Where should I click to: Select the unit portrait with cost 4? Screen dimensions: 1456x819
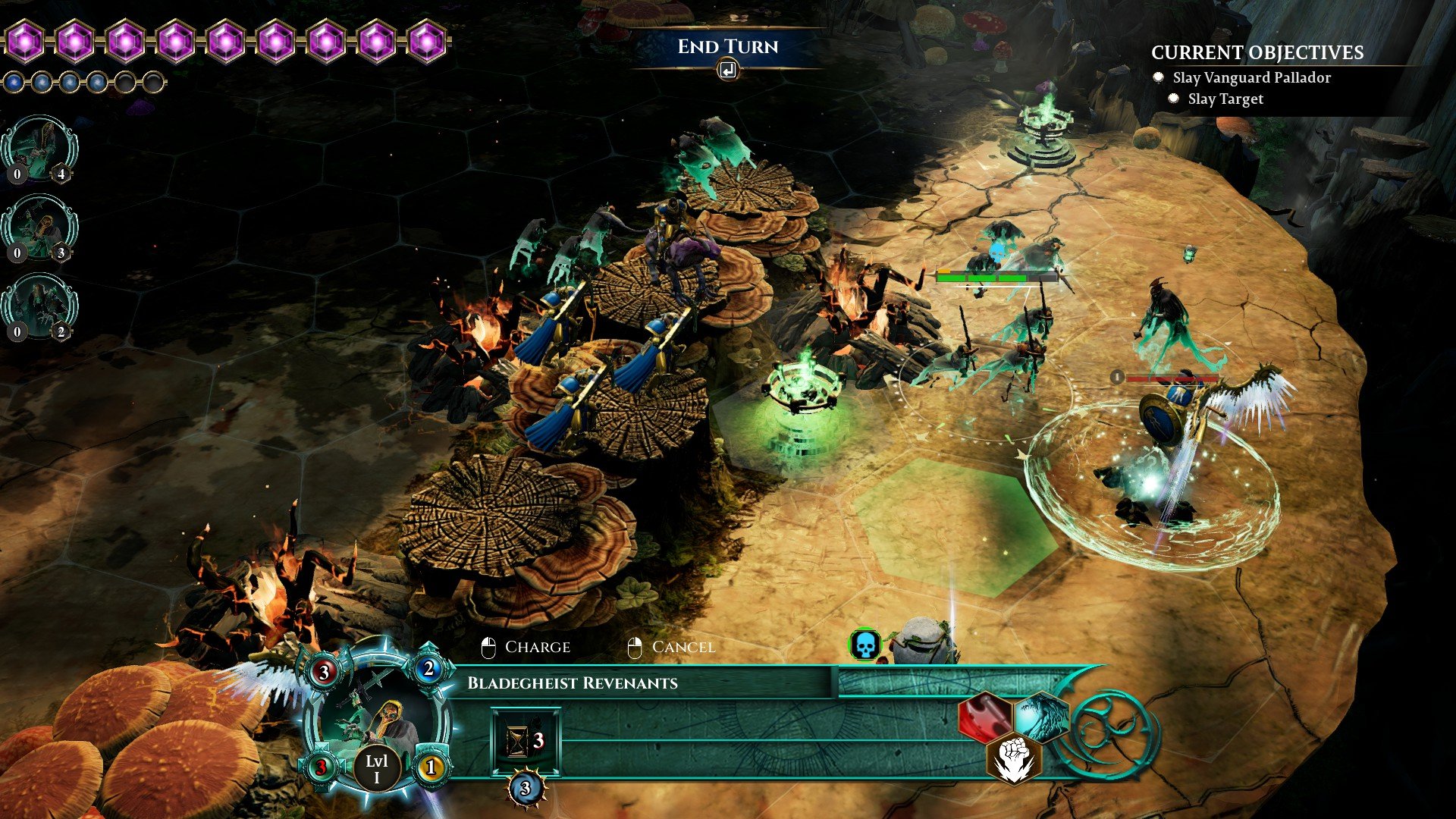39,149
